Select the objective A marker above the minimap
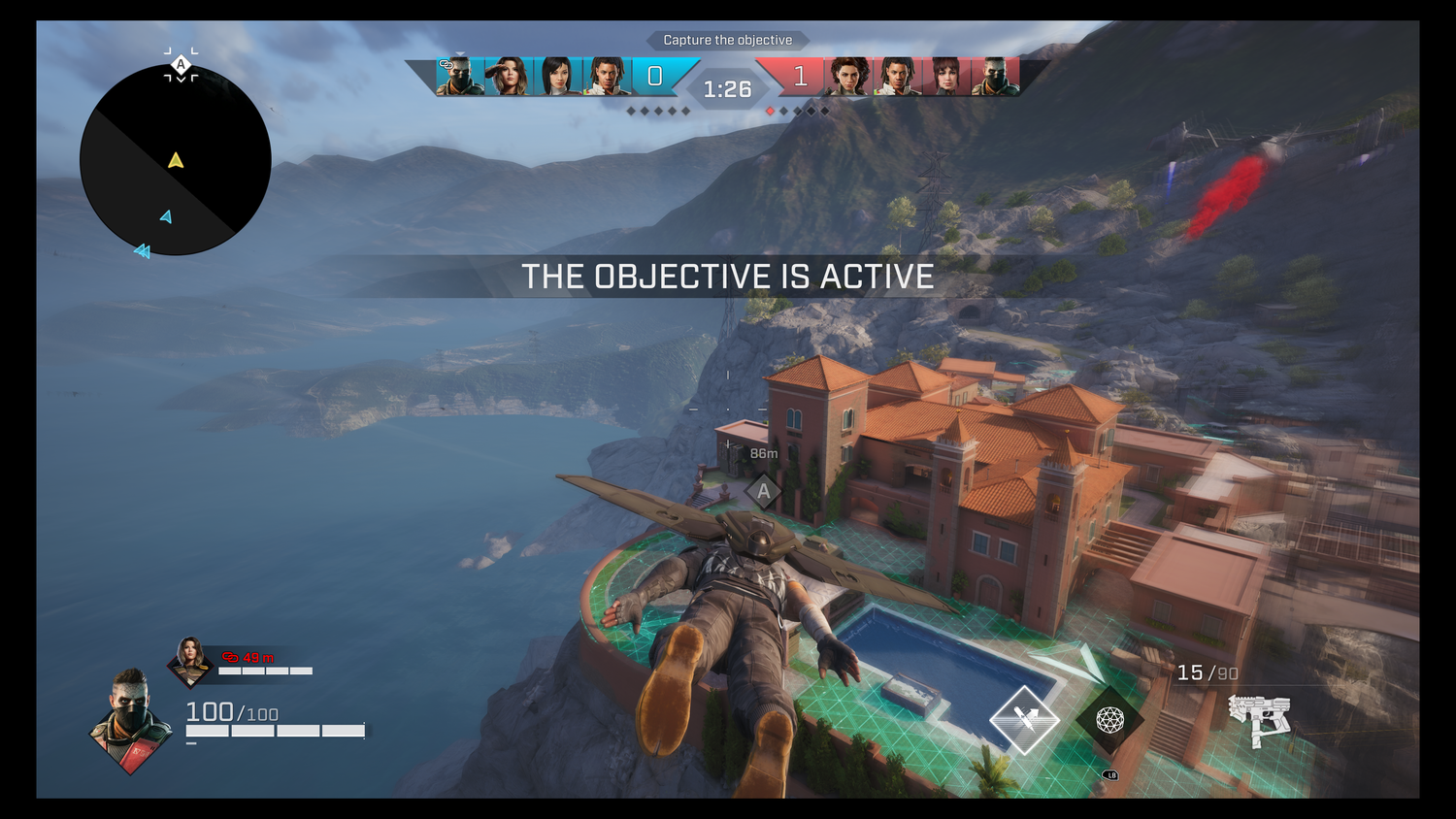Screen dimensions: 1456x819 (181, 65)
